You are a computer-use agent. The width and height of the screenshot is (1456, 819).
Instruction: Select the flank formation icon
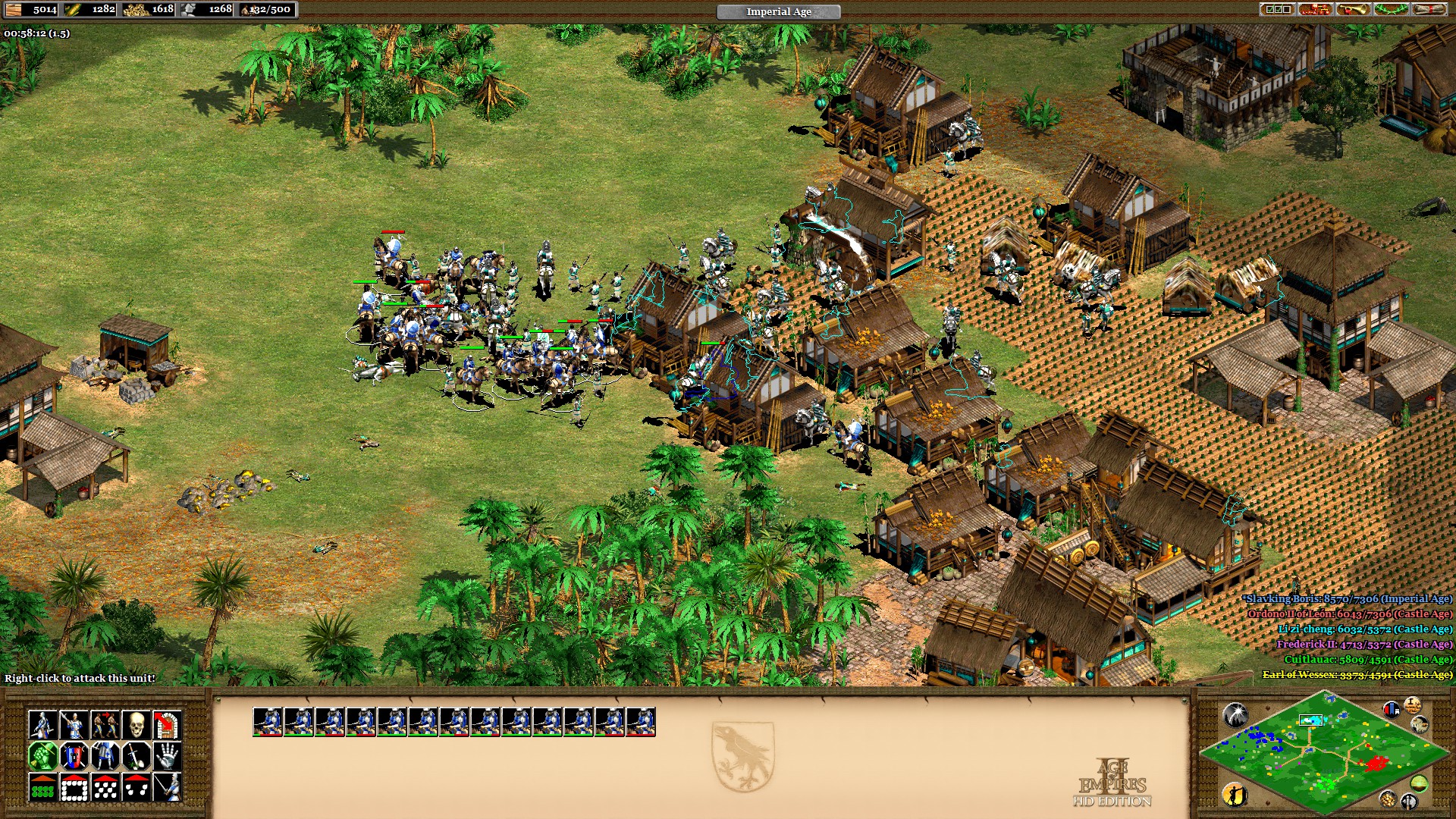136,787
